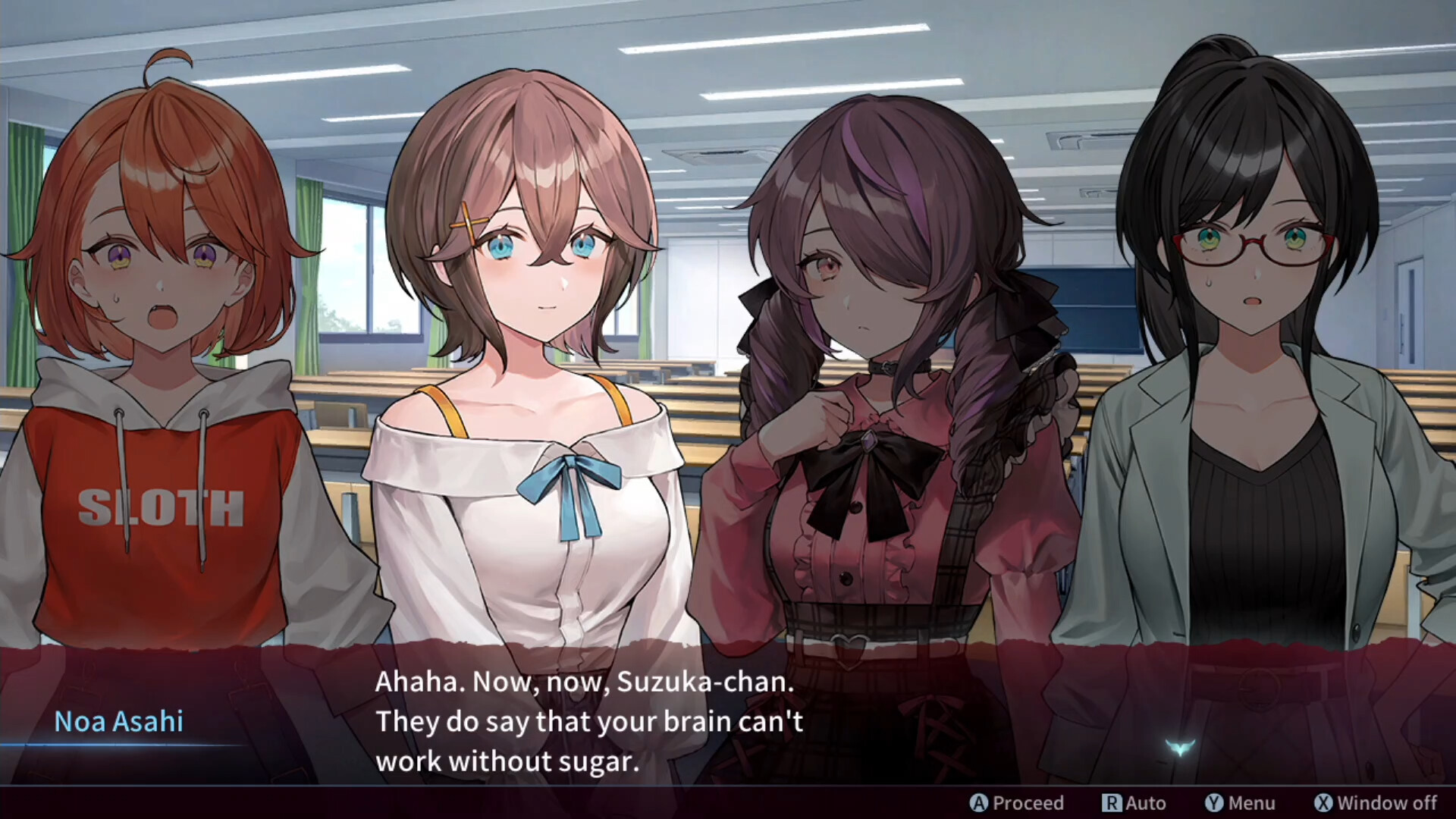Screen dimensions: 1456x819
Task: Click the X button Window off icon
Action: pos(1325,803)
